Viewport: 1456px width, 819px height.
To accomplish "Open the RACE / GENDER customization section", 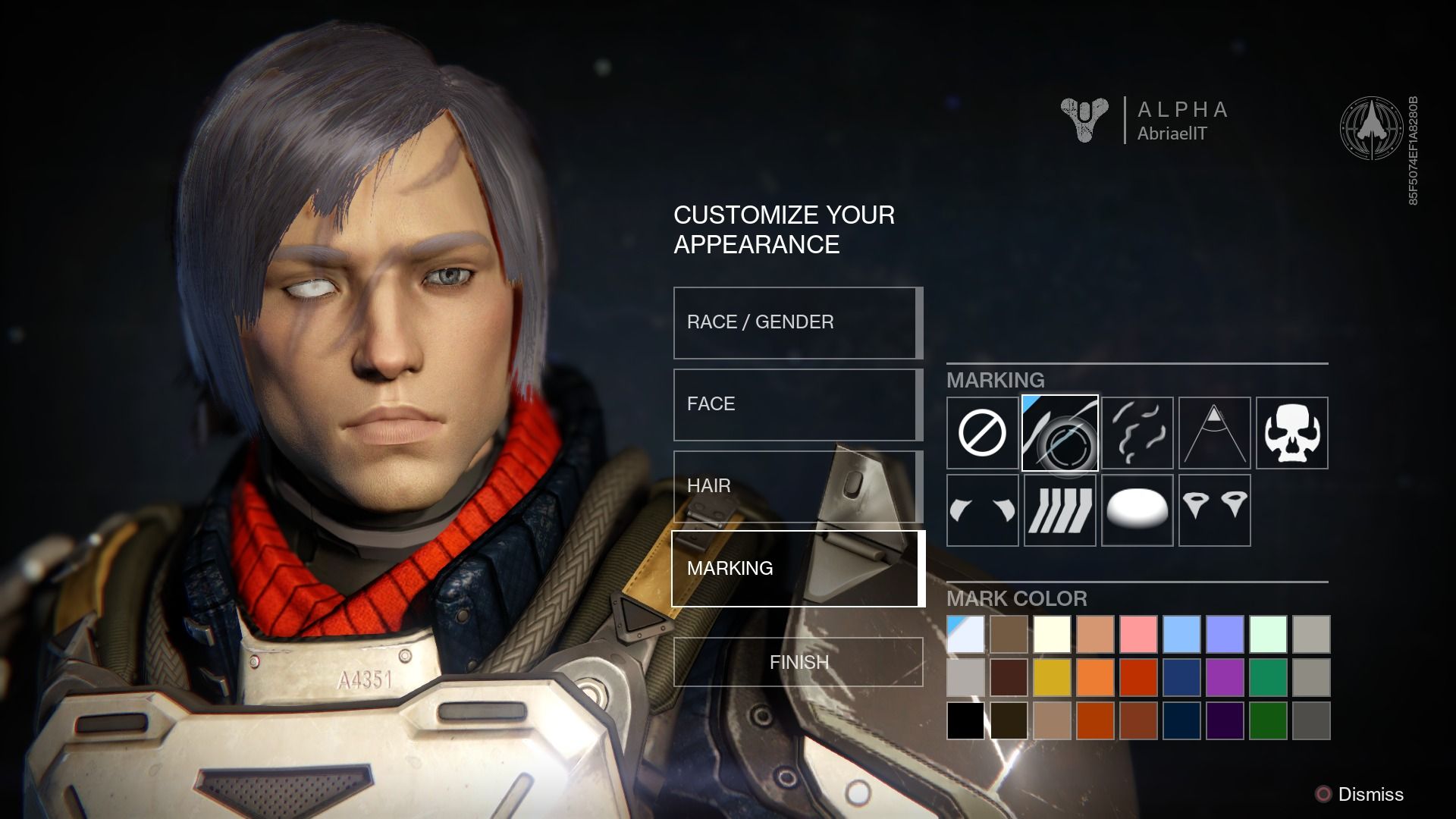I will coord(796,322).
